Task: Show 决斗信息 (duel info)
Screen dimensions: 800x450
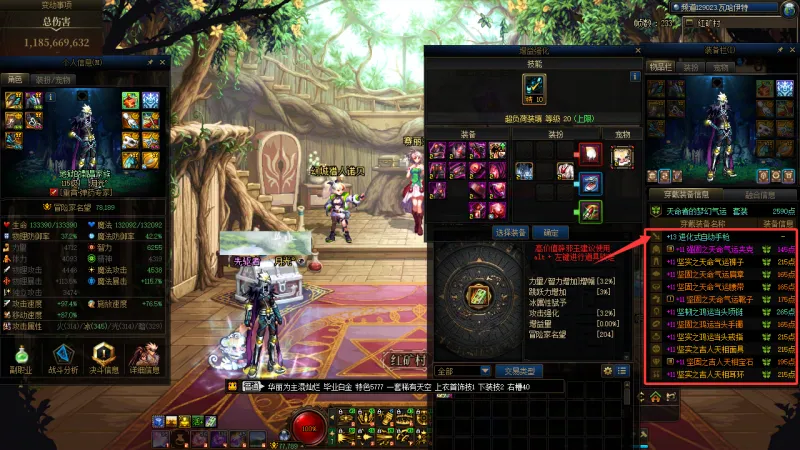Action: tap(106, 358)
